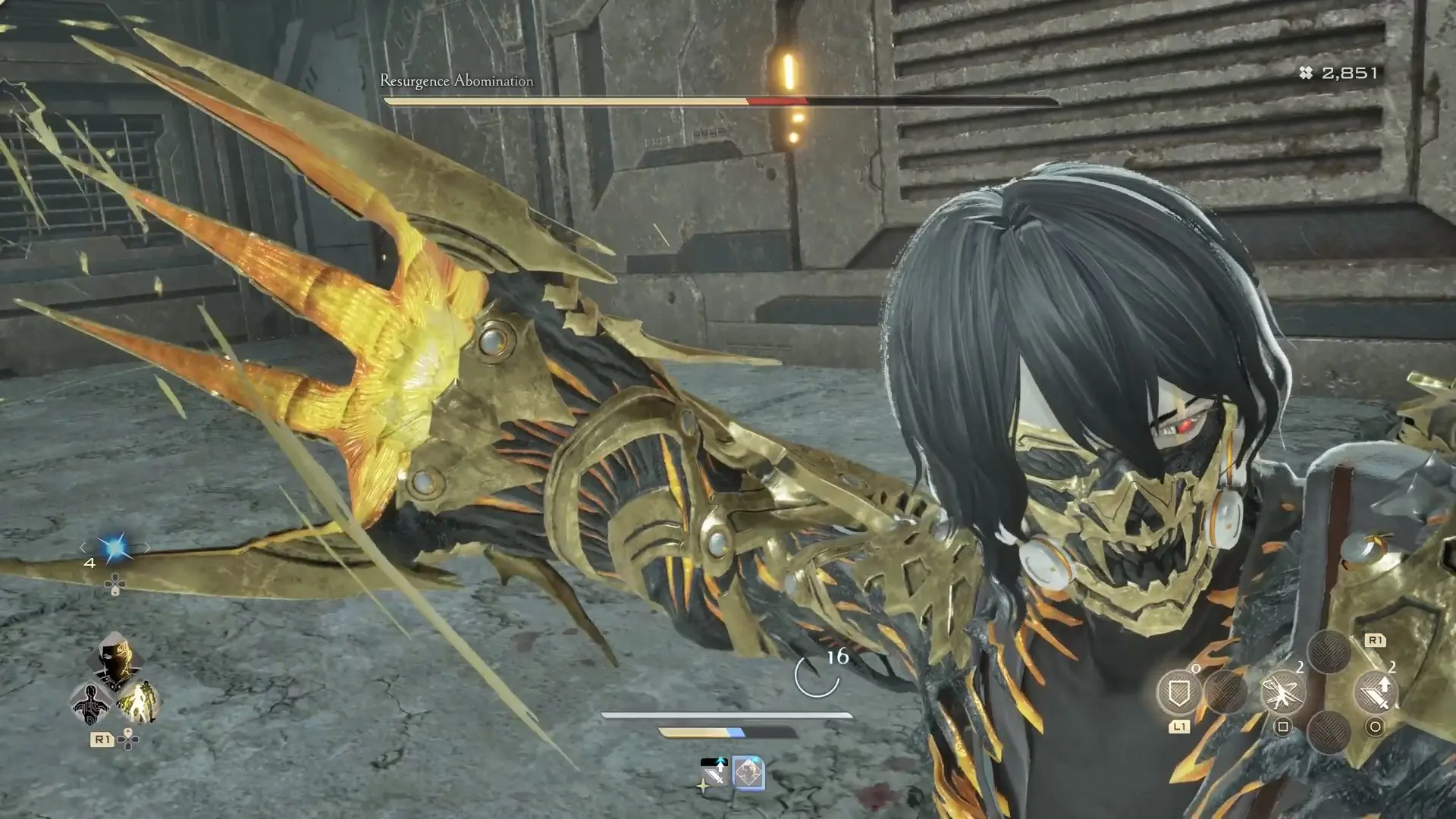This screenshot has height=819, width=1456.
Task: Select the R1 prompt near the companion portraits
Action: click(x=104, y=739)
